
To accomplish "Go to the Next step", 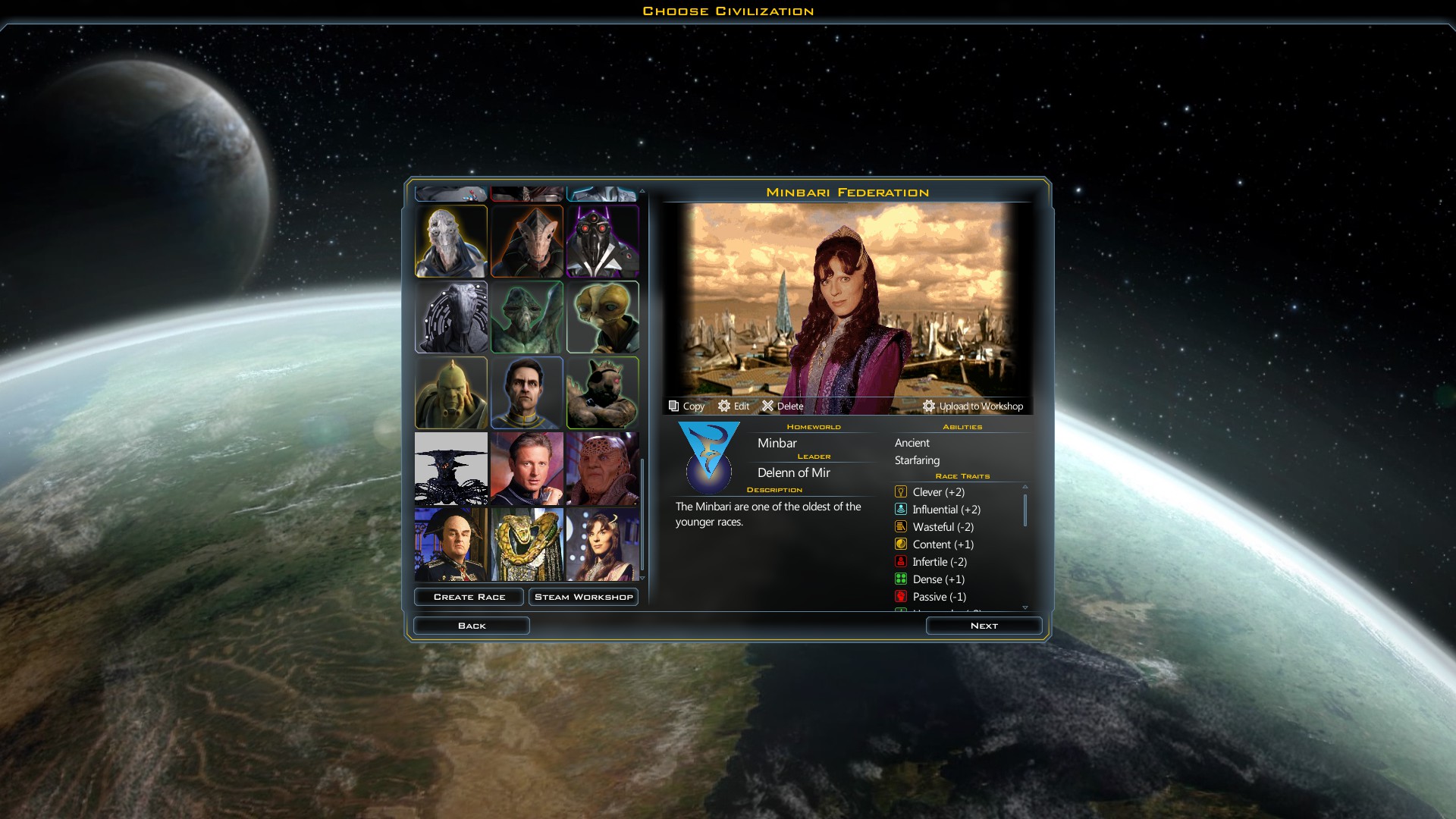I will [984, 626].
